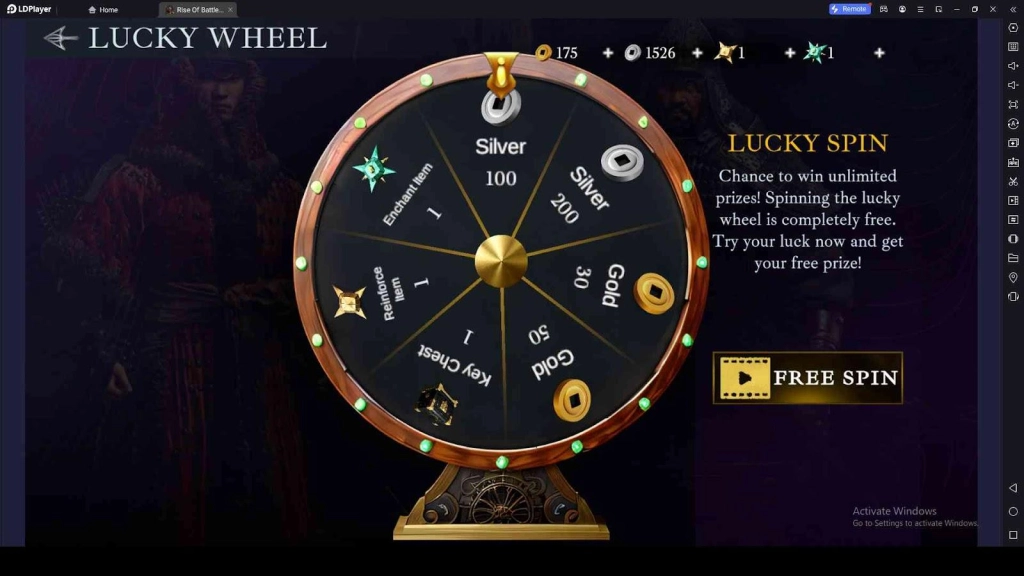The height and width of the screenshot is (576, 1024).
Task: Add more gold with the plus after 175
Action: pos(608,53)
